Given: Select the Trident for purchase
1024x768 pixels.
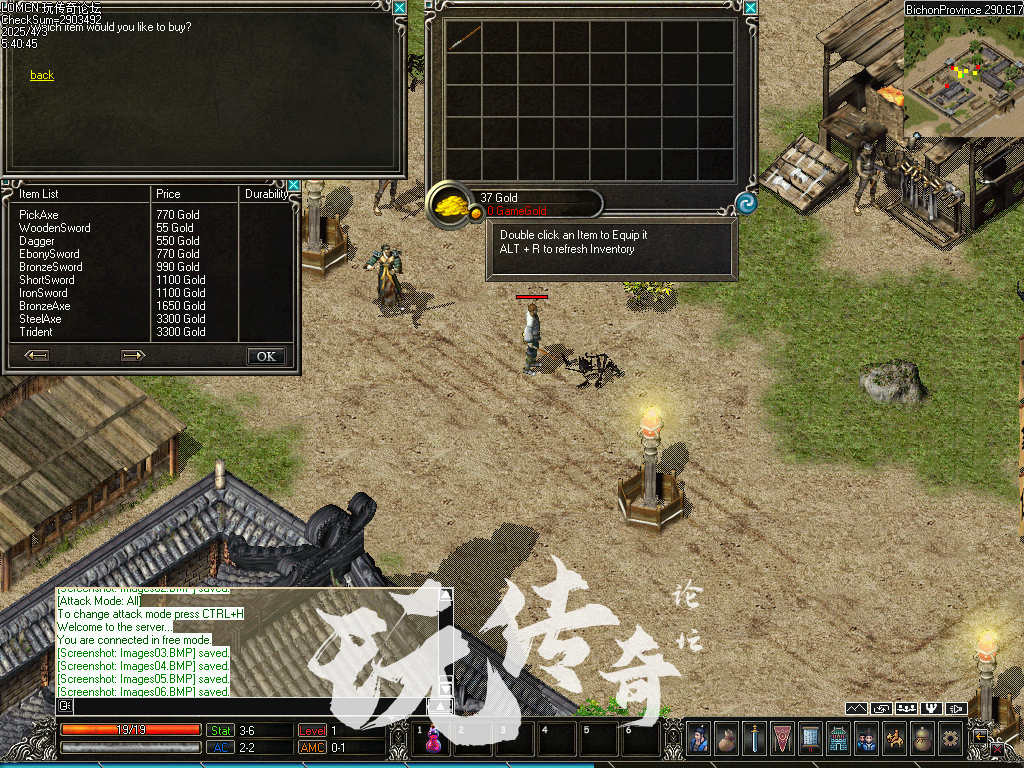Looking at the screenshot, I should tap(36, 332).
